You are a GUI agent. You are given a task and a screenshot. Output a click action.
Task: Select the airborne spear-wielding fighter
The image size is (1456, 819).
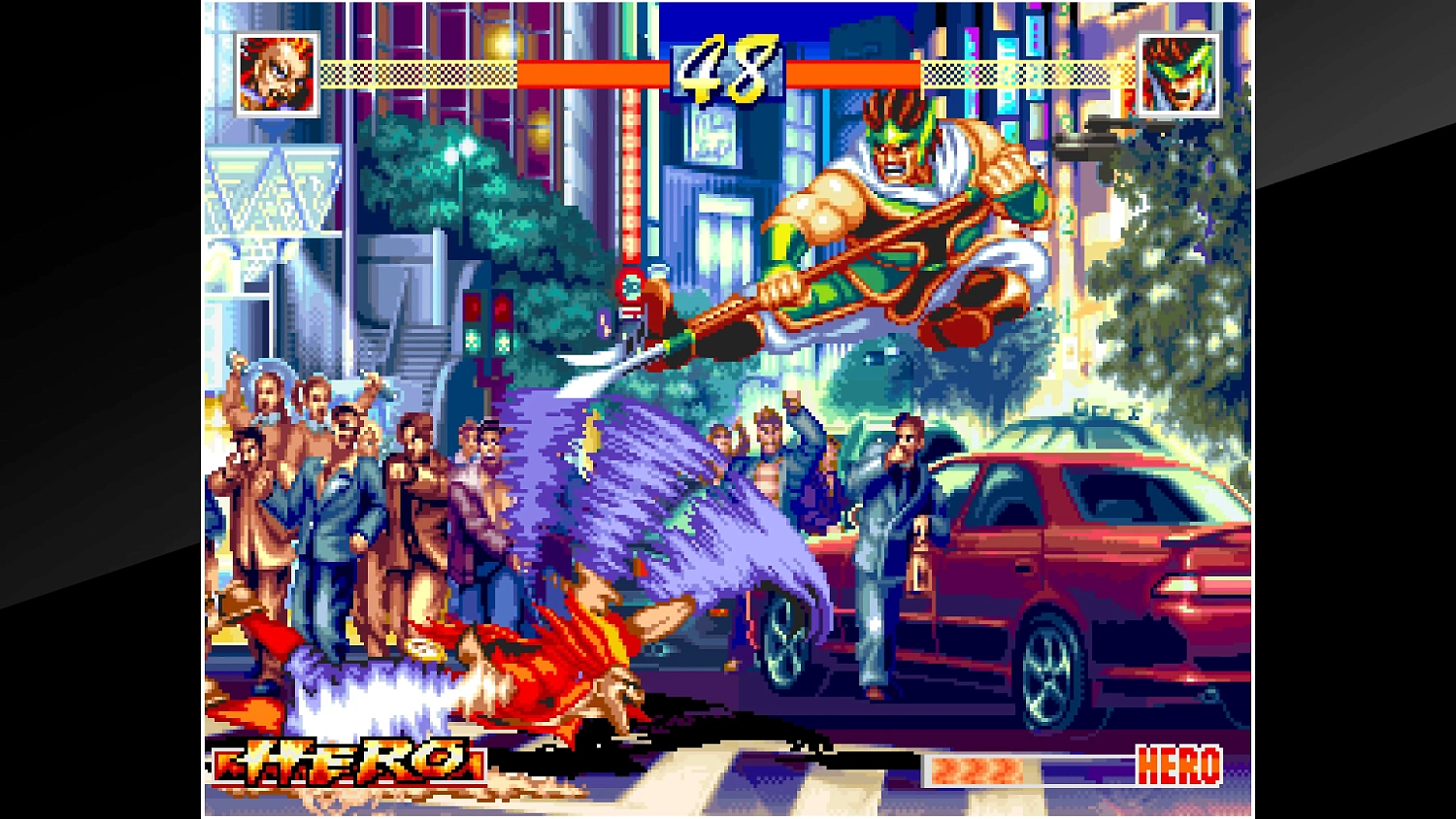point(903,223)
